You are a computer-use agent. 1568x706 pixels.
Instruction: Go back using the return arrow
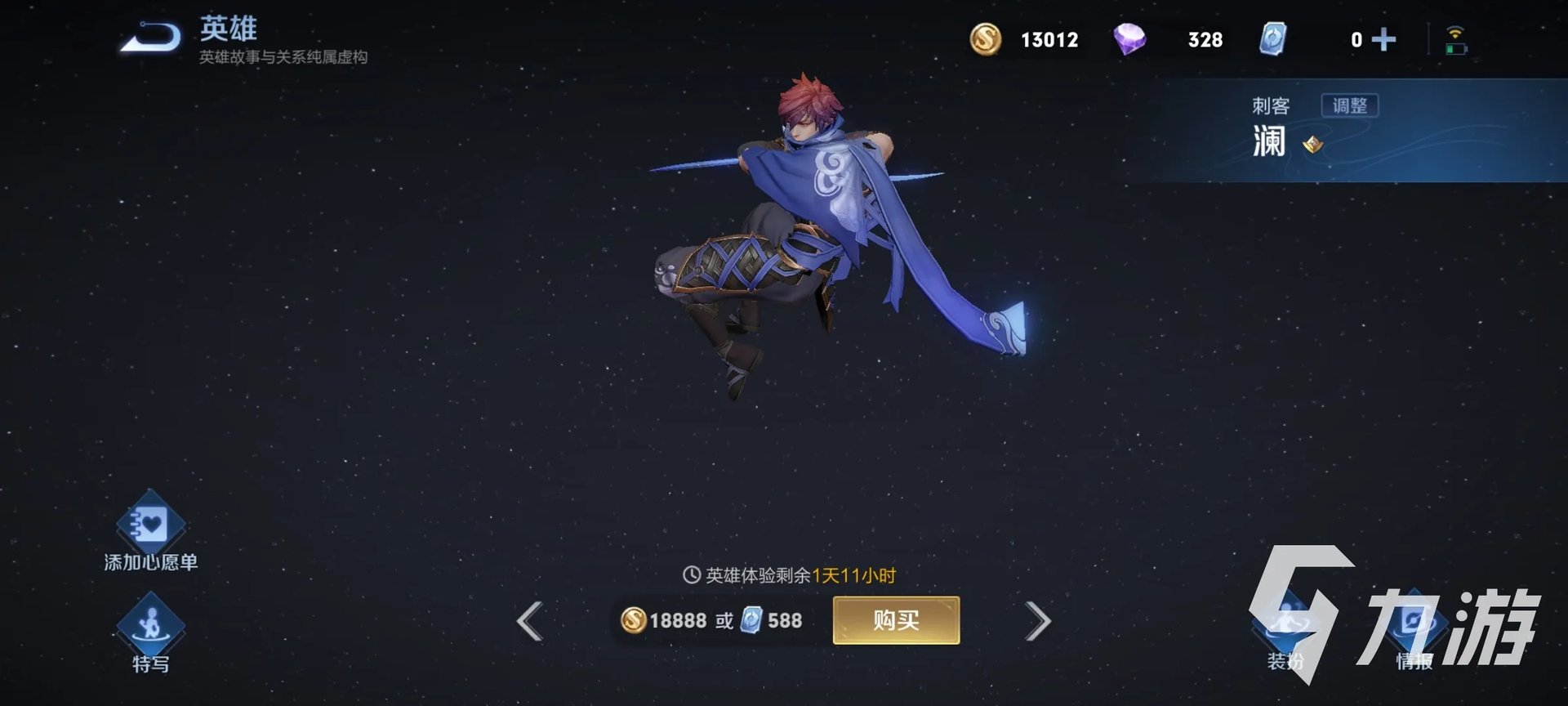[151, 38]
